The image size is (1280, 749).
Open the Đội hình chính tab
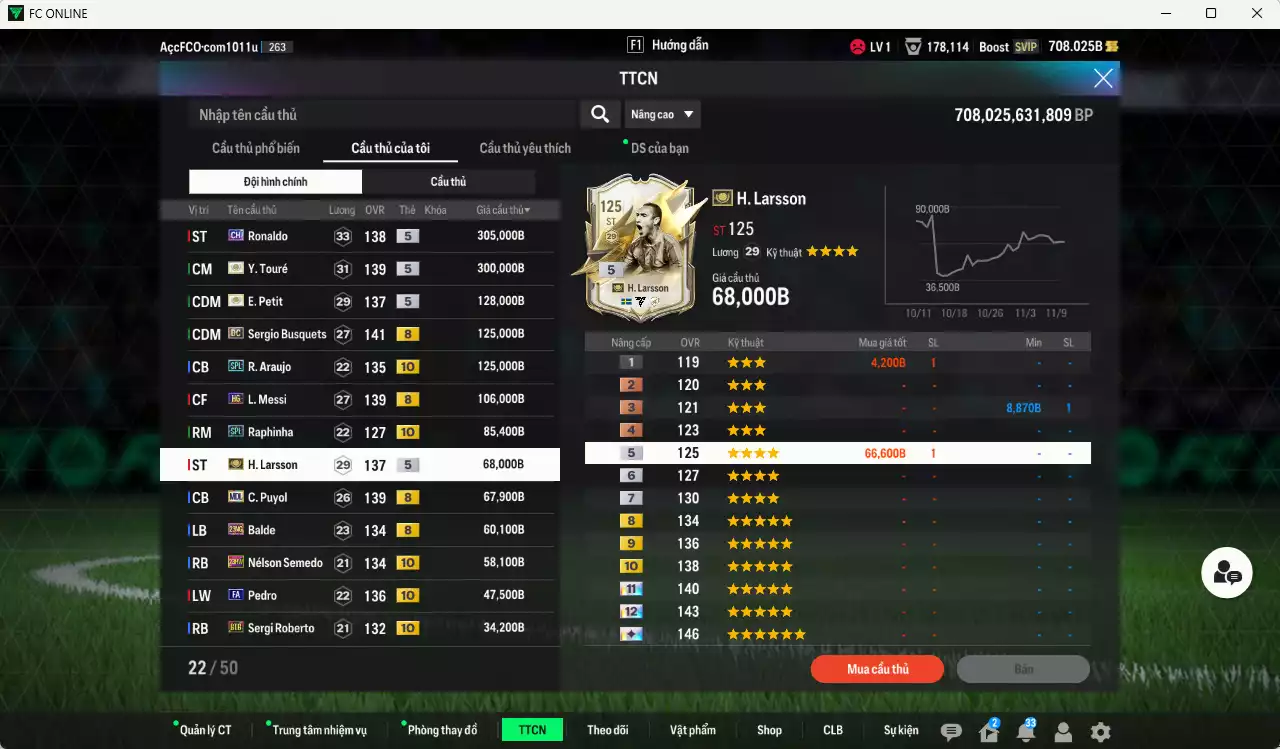(x=274, y=181)
